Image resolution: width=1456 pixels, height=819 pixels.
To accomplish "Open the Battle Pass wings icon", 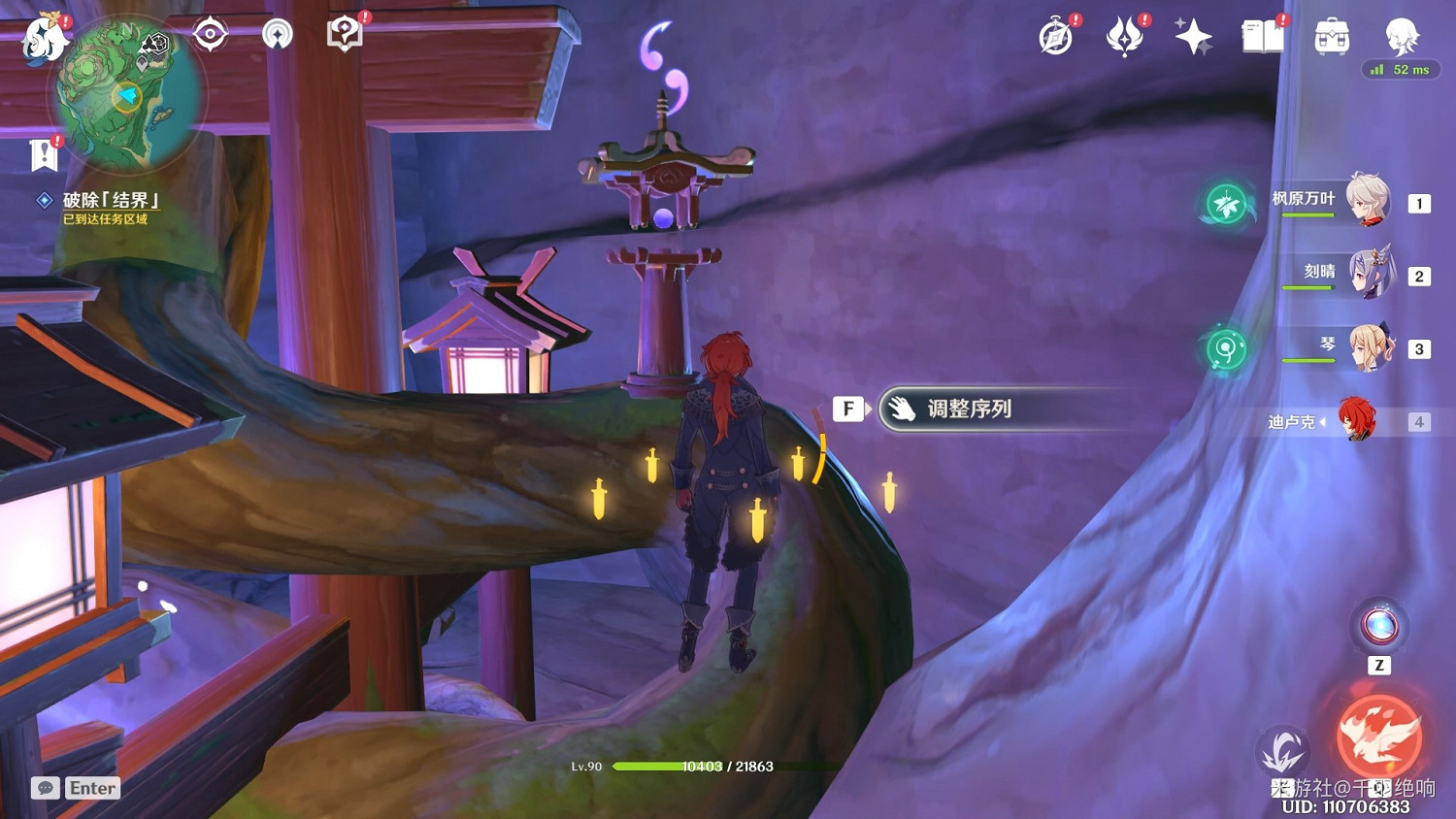I will [x=1126, y=37].
